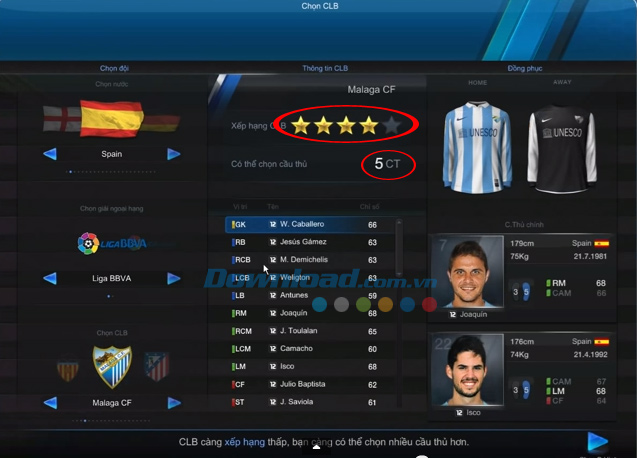Open the Joaquín key player card
The width and height of the screenshot is (637, 458).
click(x=530, y=276)
